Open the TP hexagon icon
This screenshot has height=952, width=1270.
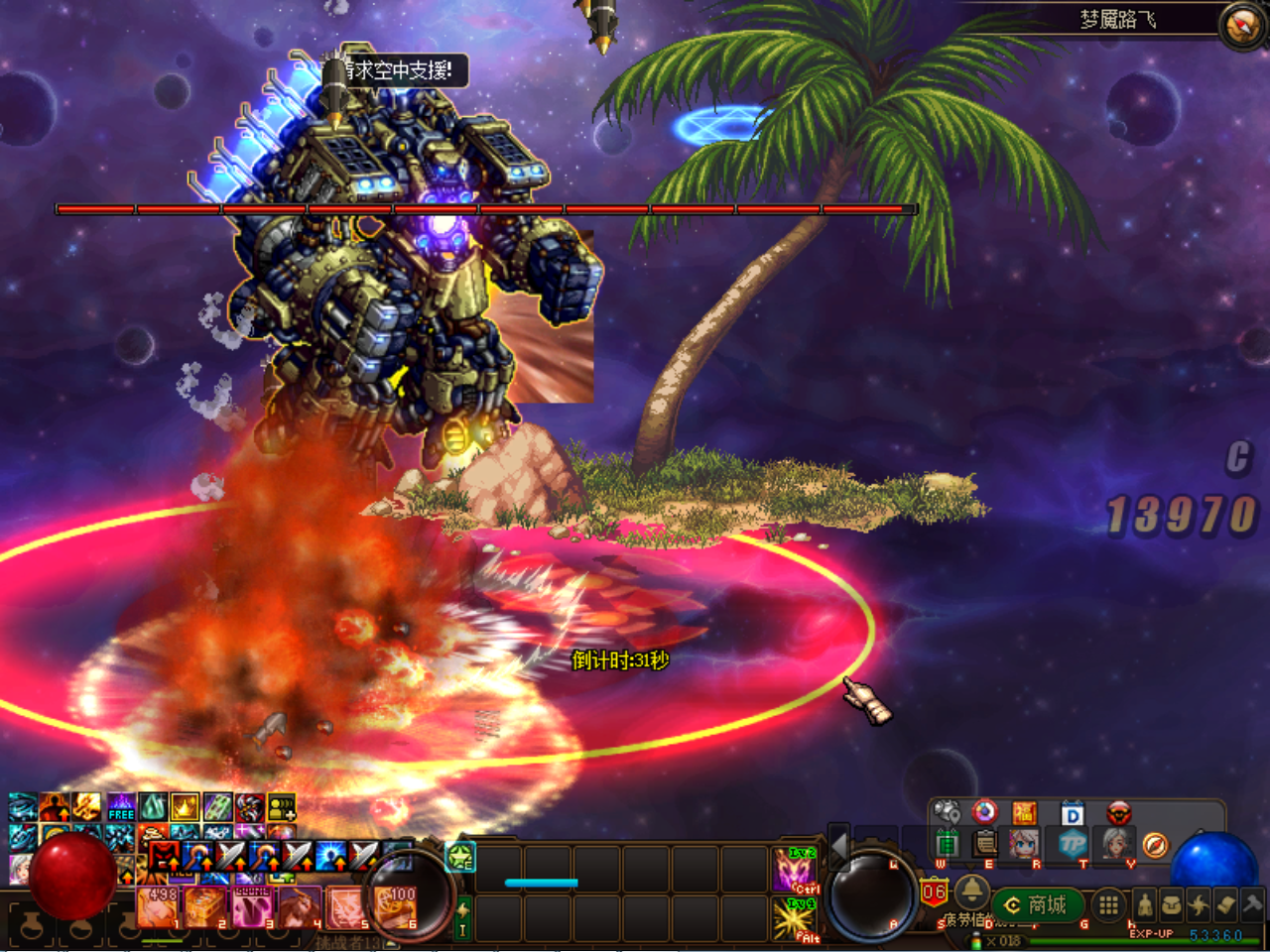1073,844
